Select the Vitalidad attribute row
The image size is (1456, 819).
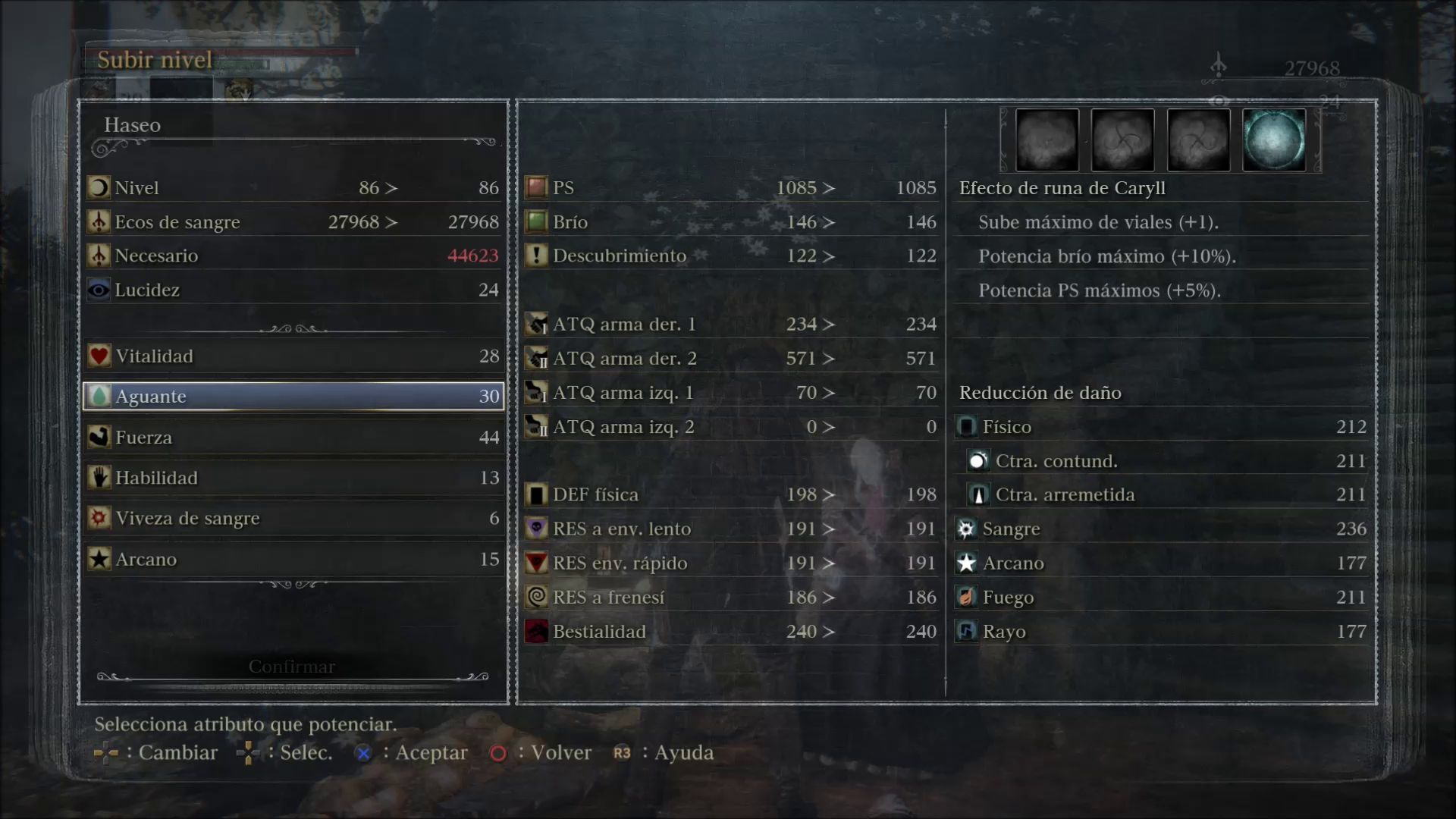pos(293,356)
